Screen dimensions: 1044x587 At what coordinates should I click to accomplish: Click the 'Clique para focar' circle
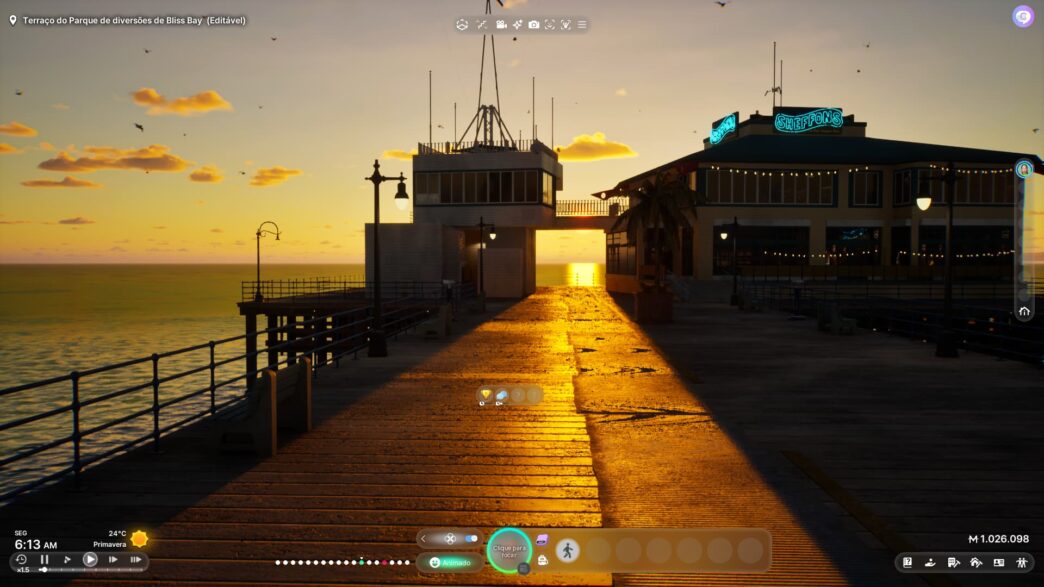510,550
